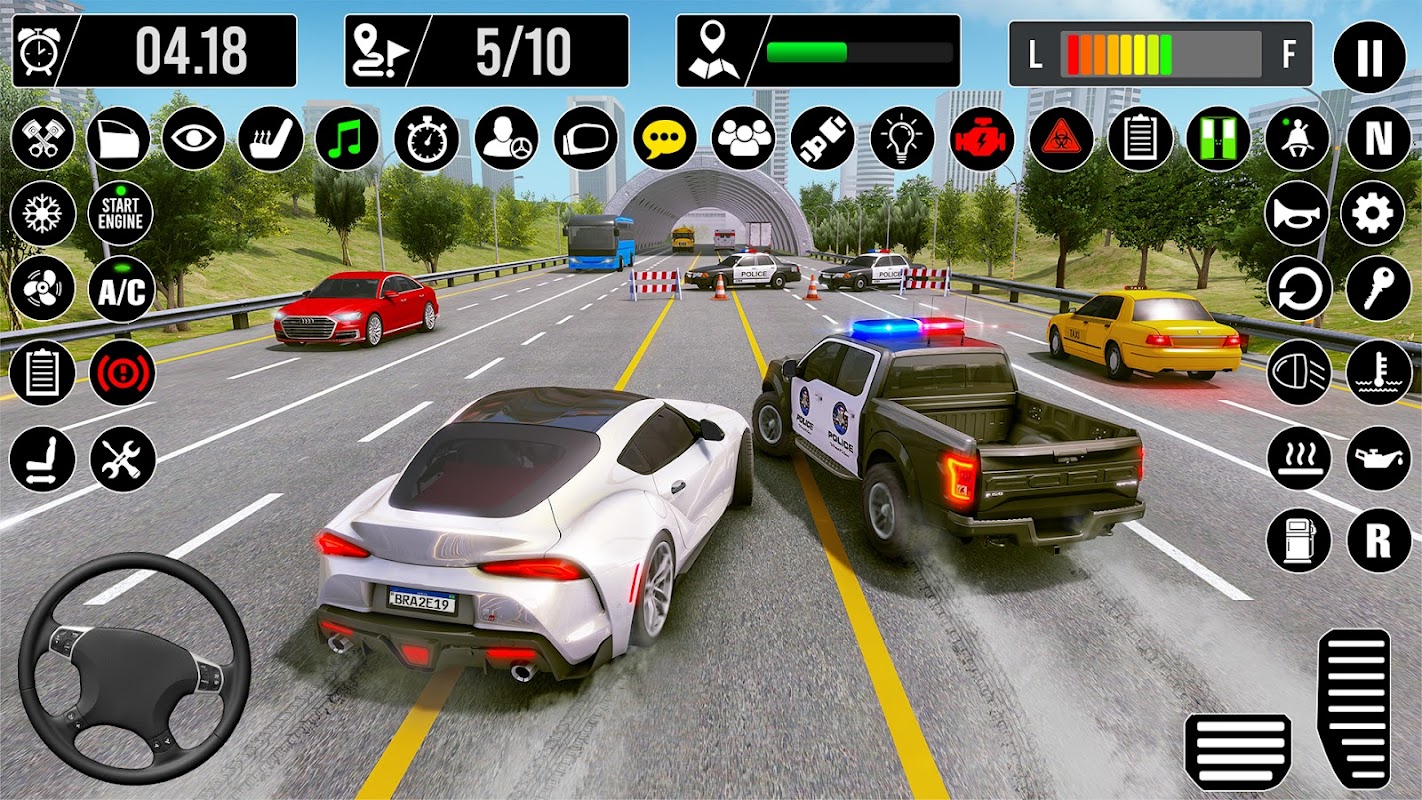Tap the tall accelerator pedal

coord(1353,707)
